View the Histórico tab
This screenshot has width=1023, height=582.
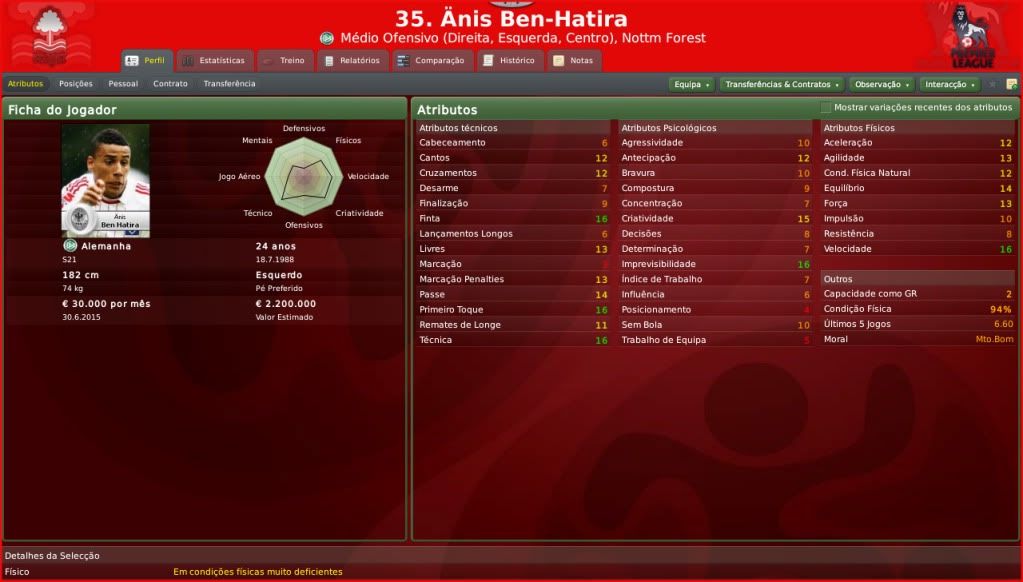coord(508,61)
